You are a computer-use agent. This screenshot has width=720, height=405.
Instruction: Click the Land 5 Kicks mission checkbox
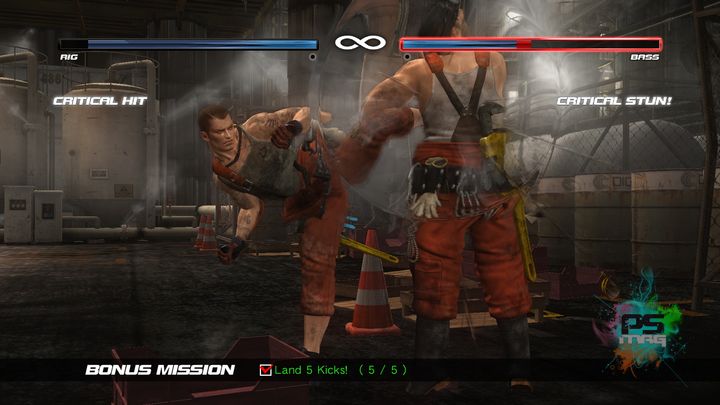pos(265,371)
